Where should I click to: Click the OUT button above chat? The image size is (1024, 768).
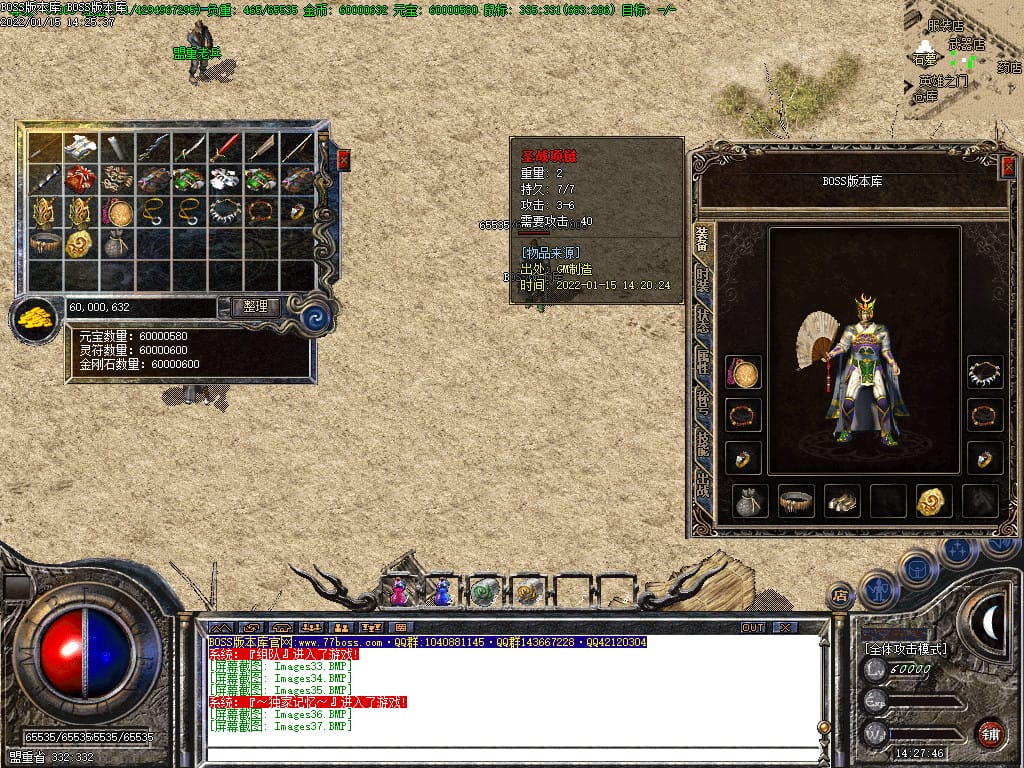pyautogui.click(x=752, y=627)
